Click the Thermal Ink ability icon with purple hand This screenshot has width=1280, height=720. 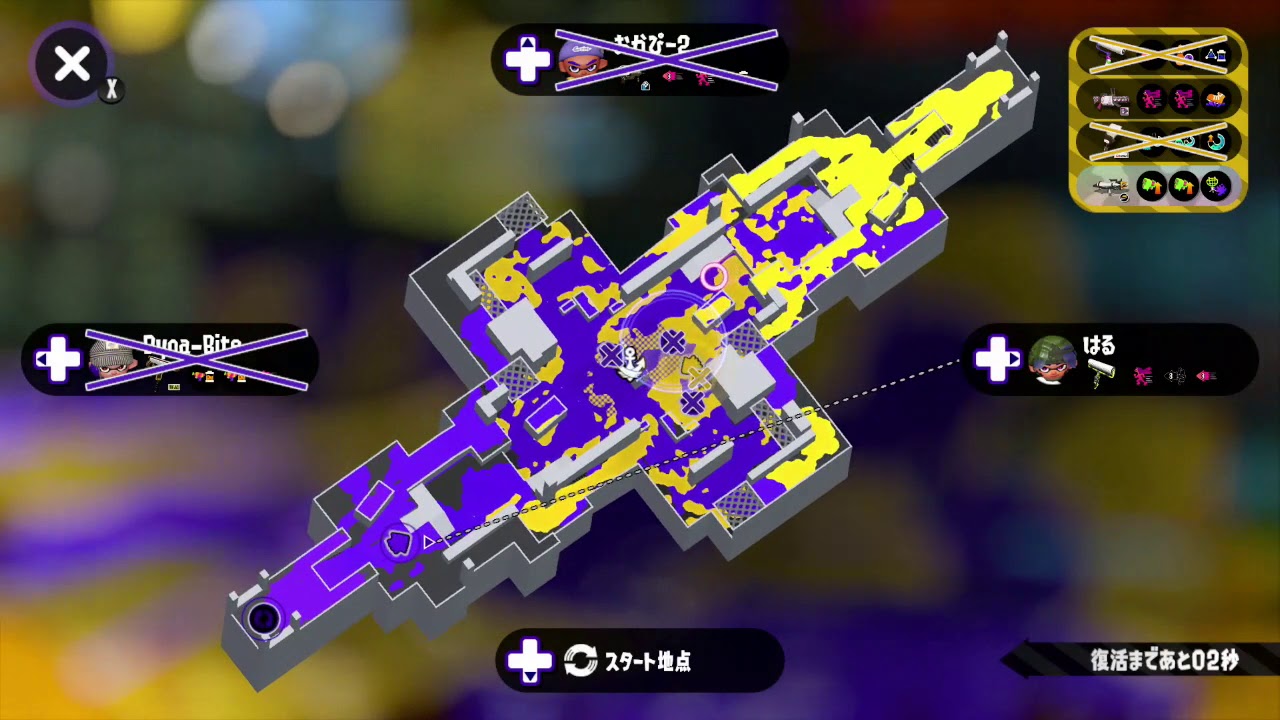click(x=1217, y=185)
